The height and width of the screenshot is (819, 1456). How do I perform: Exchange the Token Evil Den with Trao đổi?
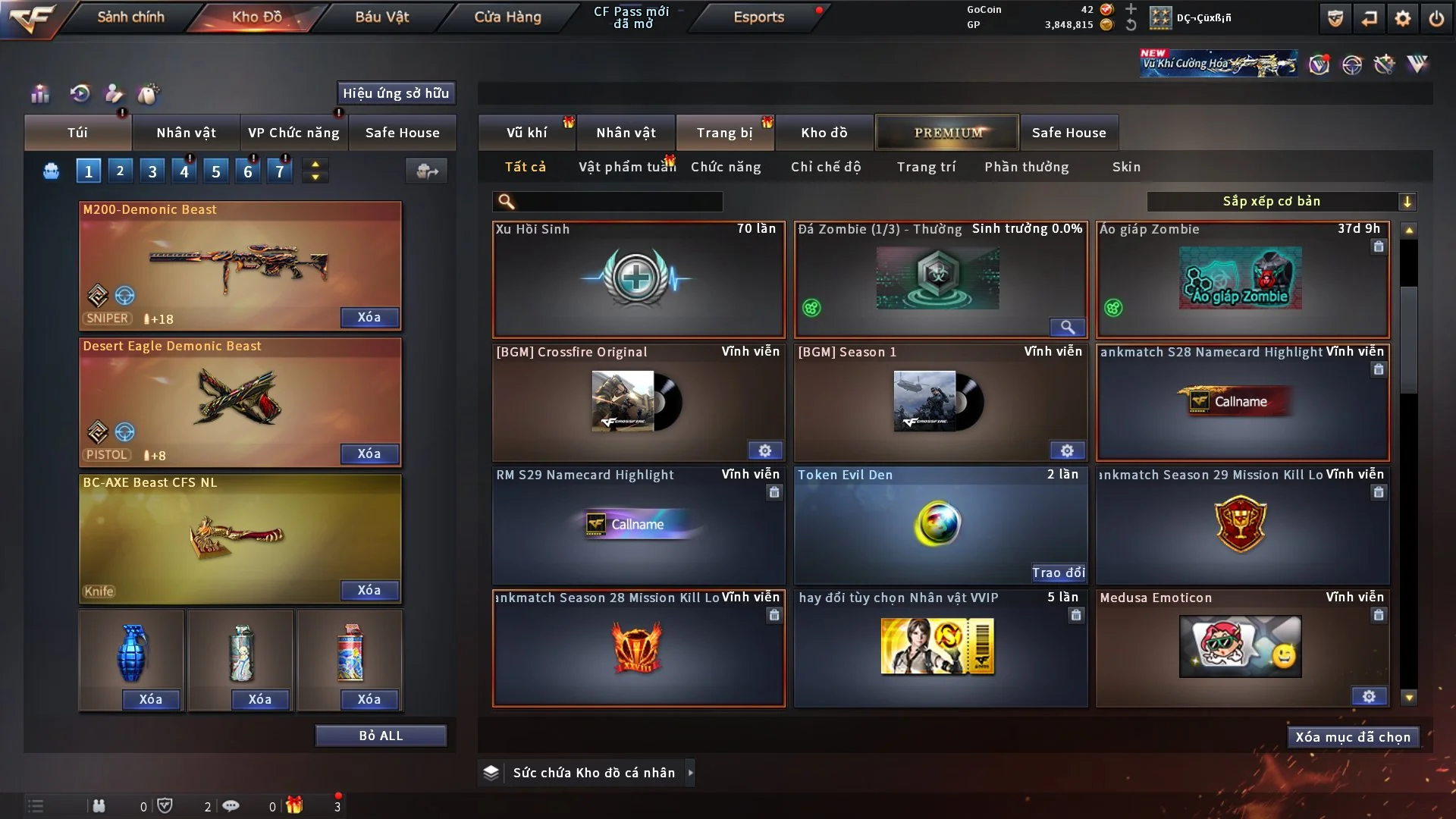1058,573
